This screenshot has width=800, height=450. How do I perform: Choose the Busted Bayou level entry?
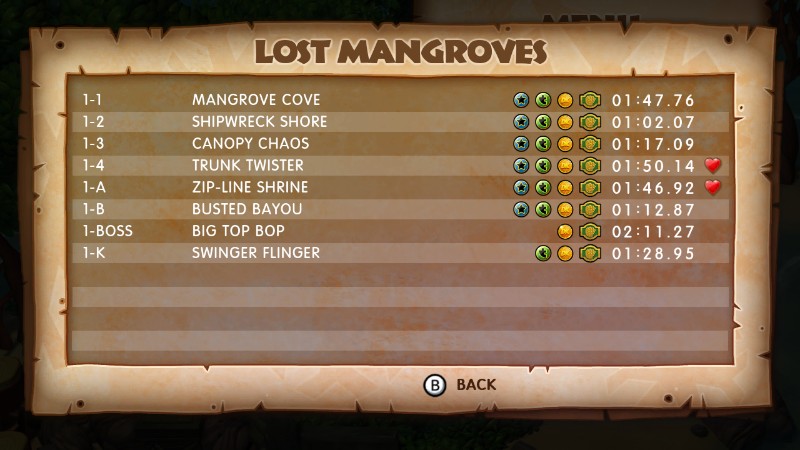pyautogui.click(x=246, y=209)
